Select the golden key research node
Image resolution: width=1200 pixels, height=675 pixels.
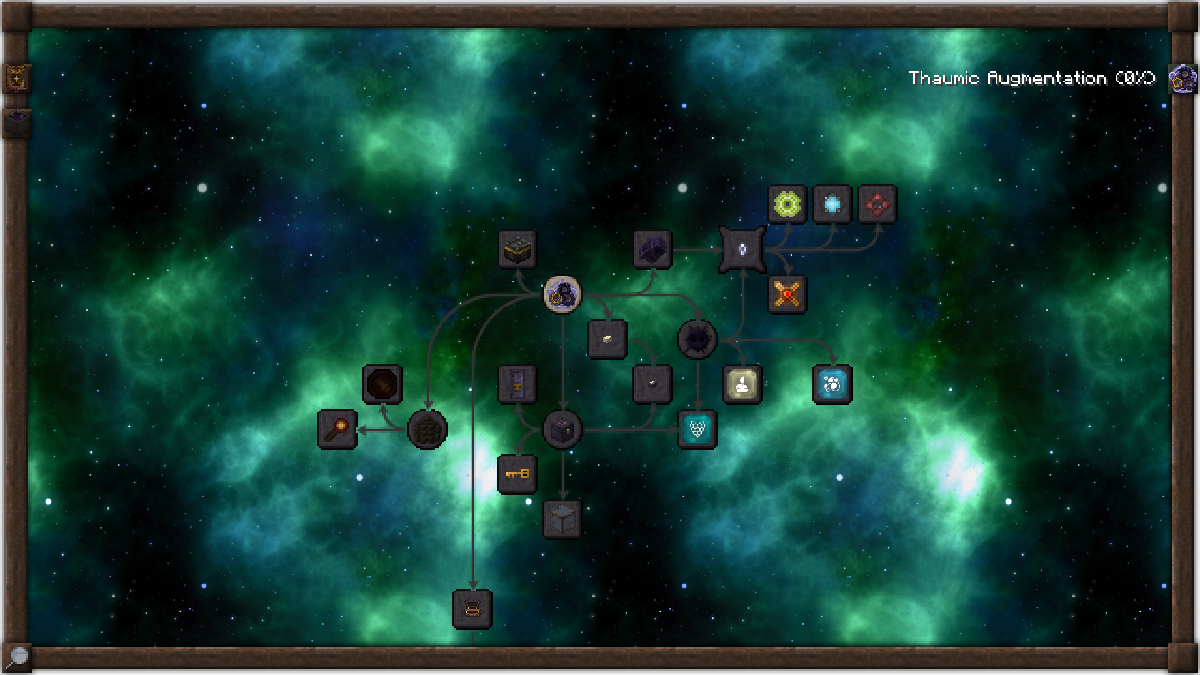click(x=517, y=473)
